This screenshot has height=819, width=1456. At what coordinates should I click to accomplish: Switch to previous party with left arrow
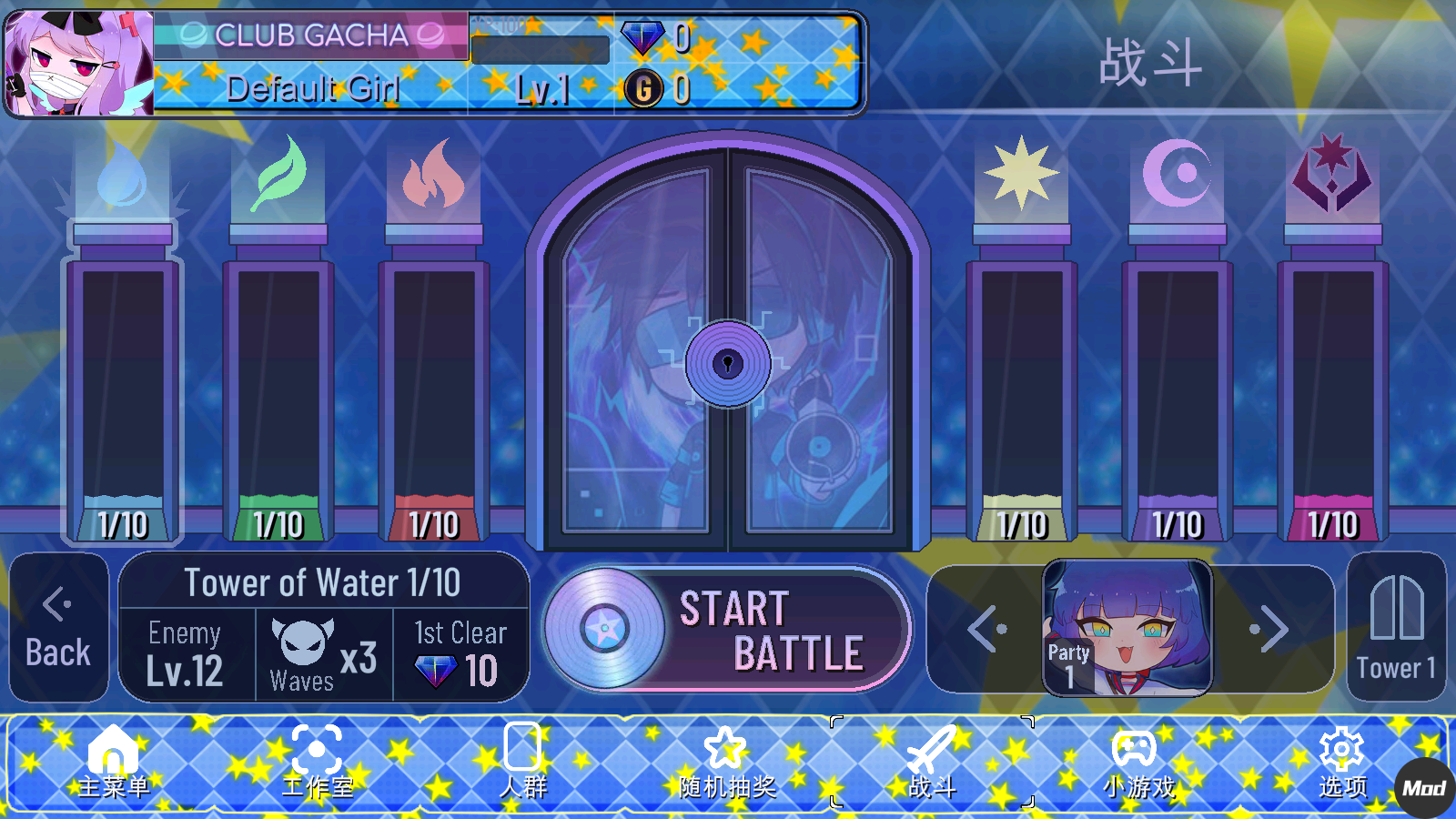point(986,629)
